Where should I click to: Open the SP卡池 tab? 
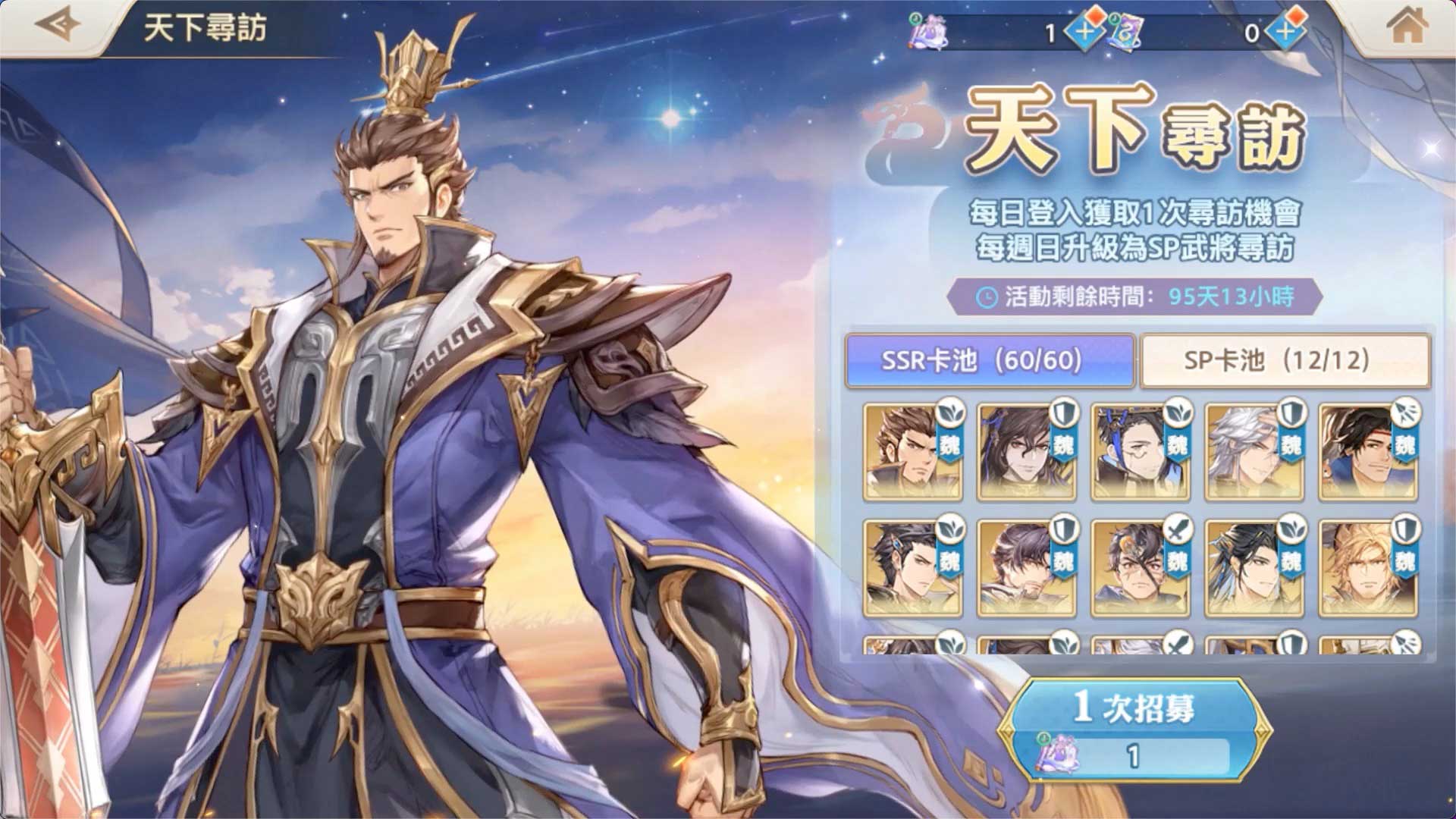point(1285,360)
